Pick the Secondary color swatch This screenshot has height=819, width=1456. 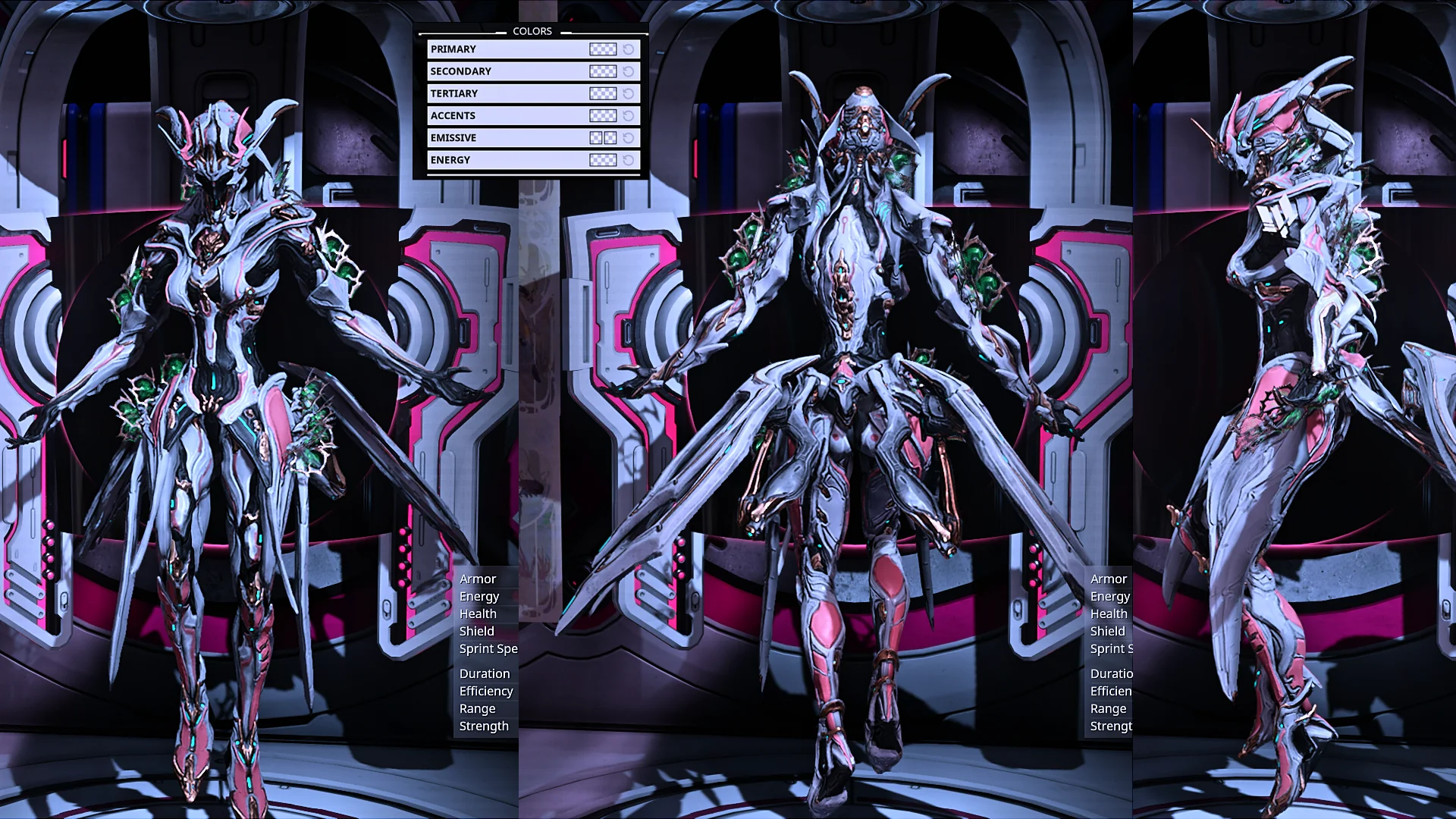point(603,71)
